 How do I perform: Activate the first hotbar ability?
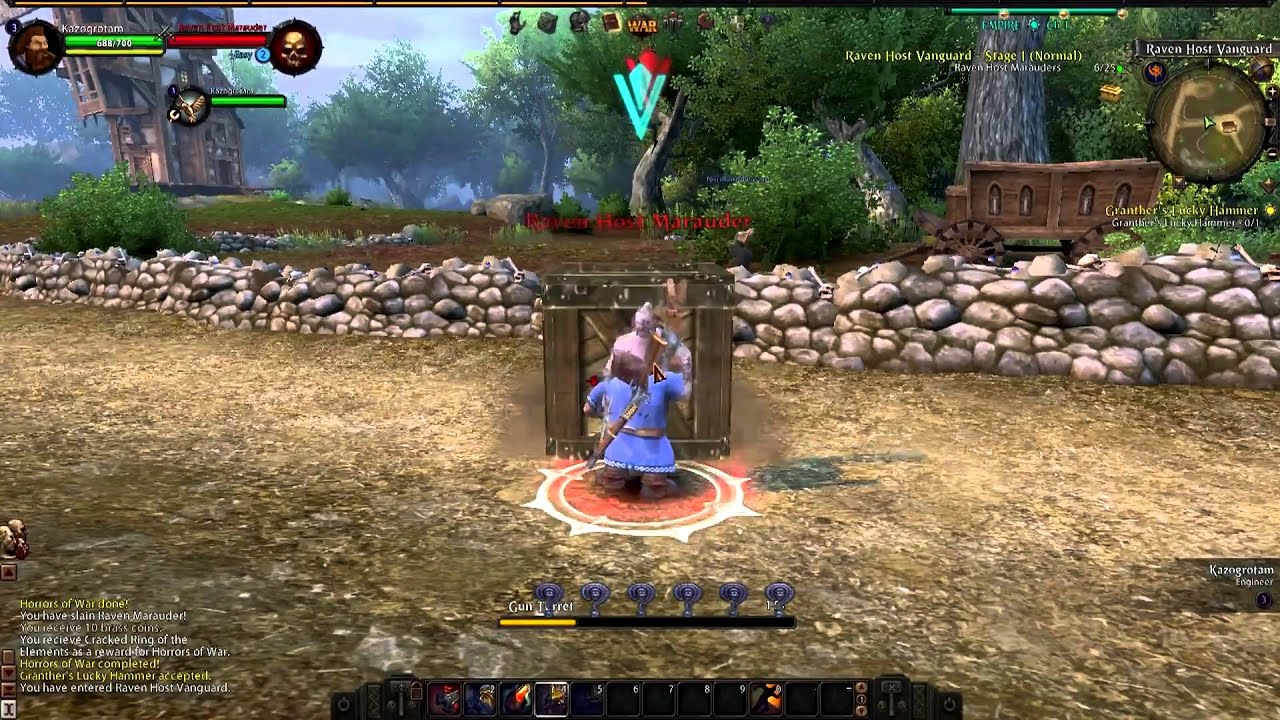(445, 699)
